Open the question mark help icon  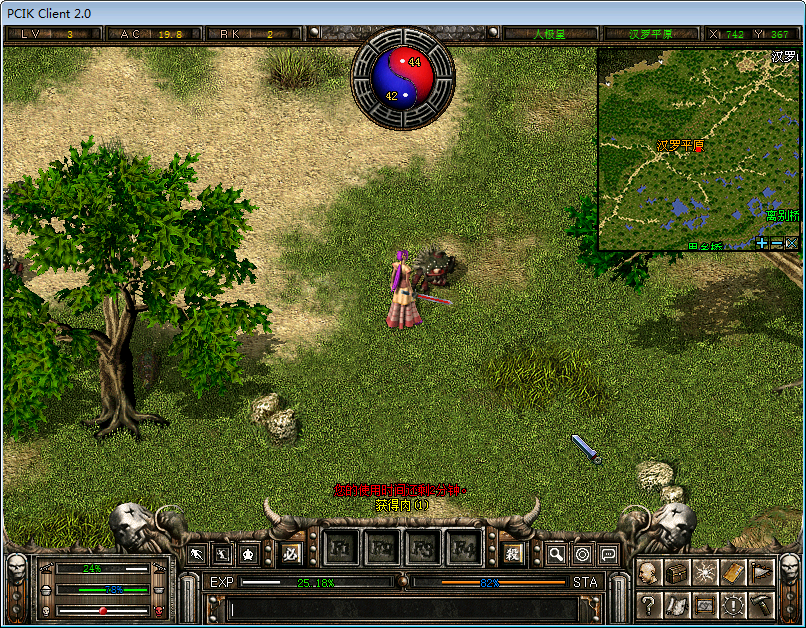[x=649, y=604]
